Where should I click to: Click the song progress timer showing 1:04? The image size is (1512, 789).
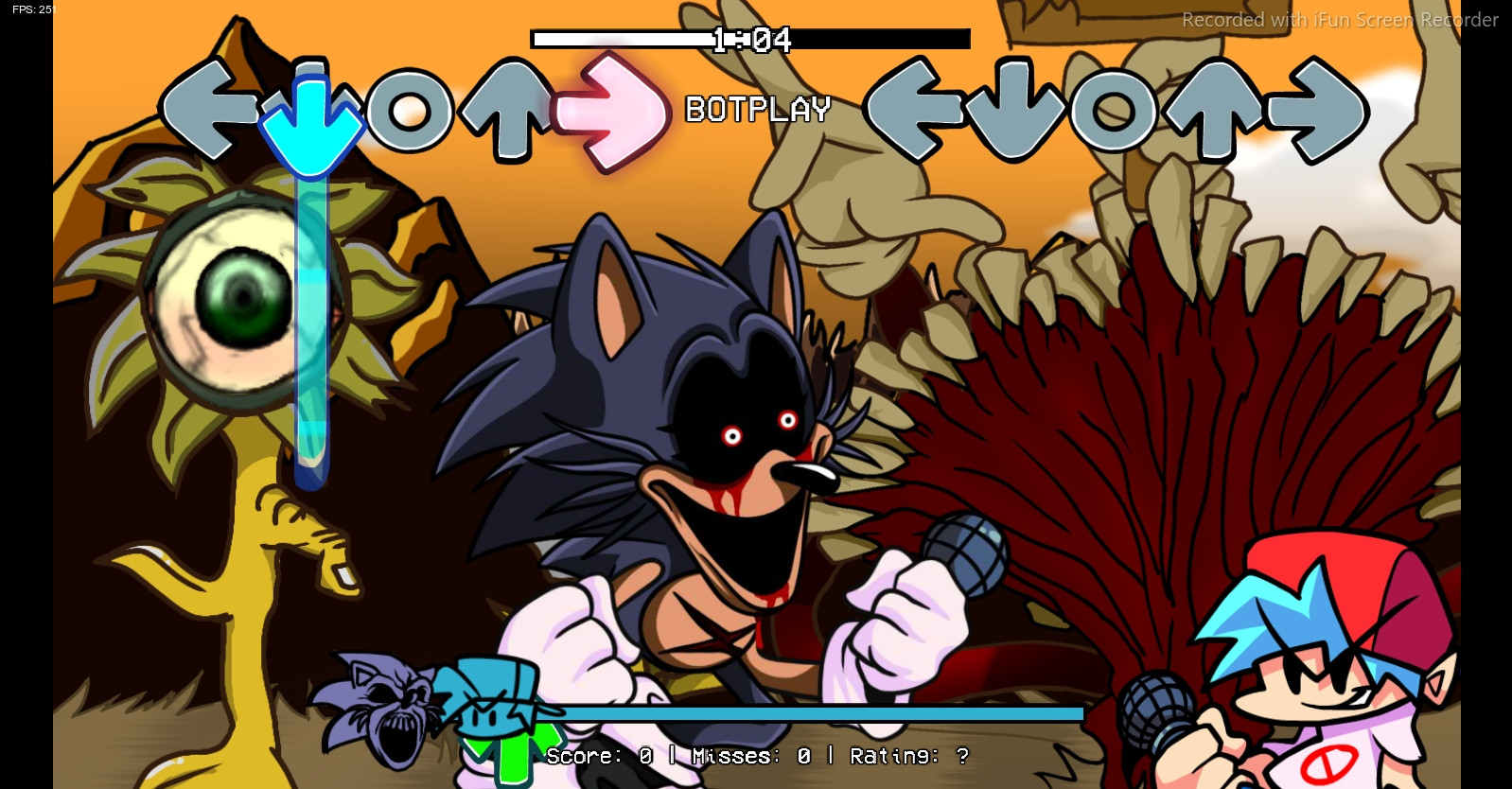pos(753,41)
